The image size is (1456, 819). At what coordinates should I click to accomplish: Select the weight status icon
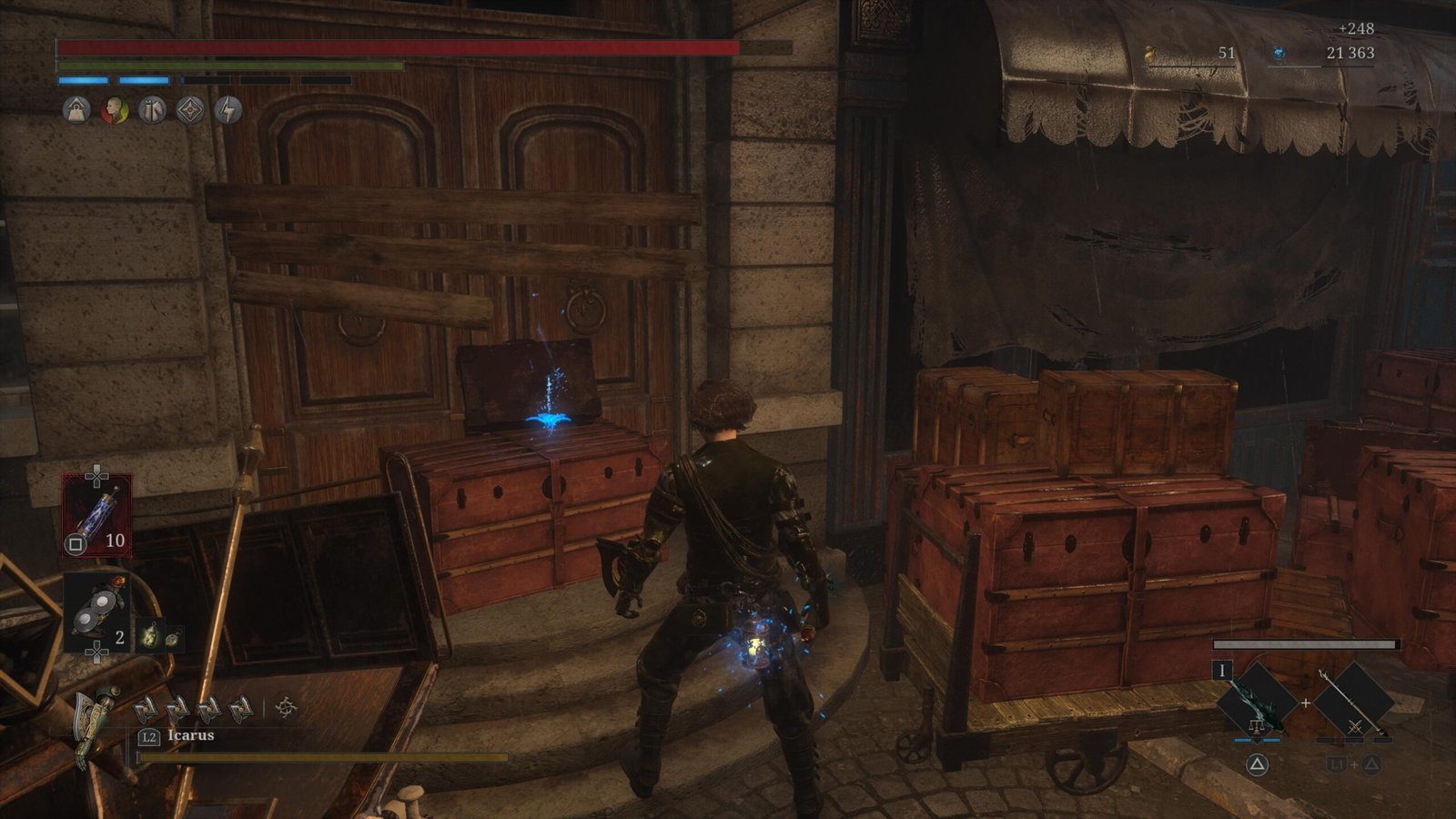(x=76, y=111)
